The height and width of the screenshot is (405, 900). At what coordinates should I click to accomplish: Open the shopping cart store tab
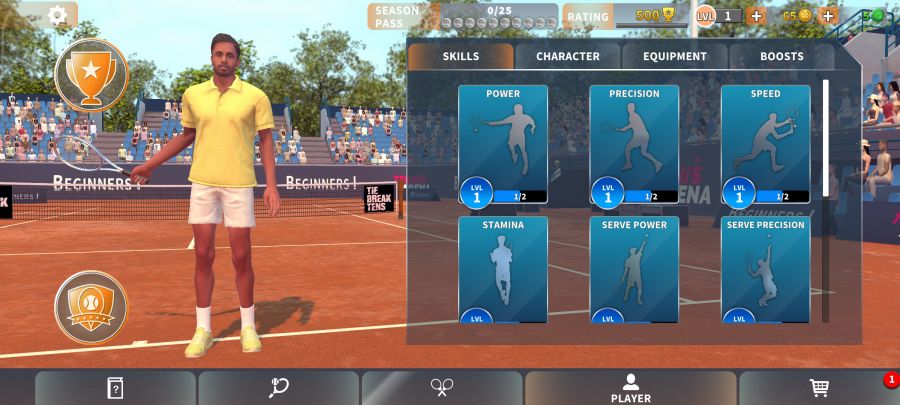[x=819, y=388]
